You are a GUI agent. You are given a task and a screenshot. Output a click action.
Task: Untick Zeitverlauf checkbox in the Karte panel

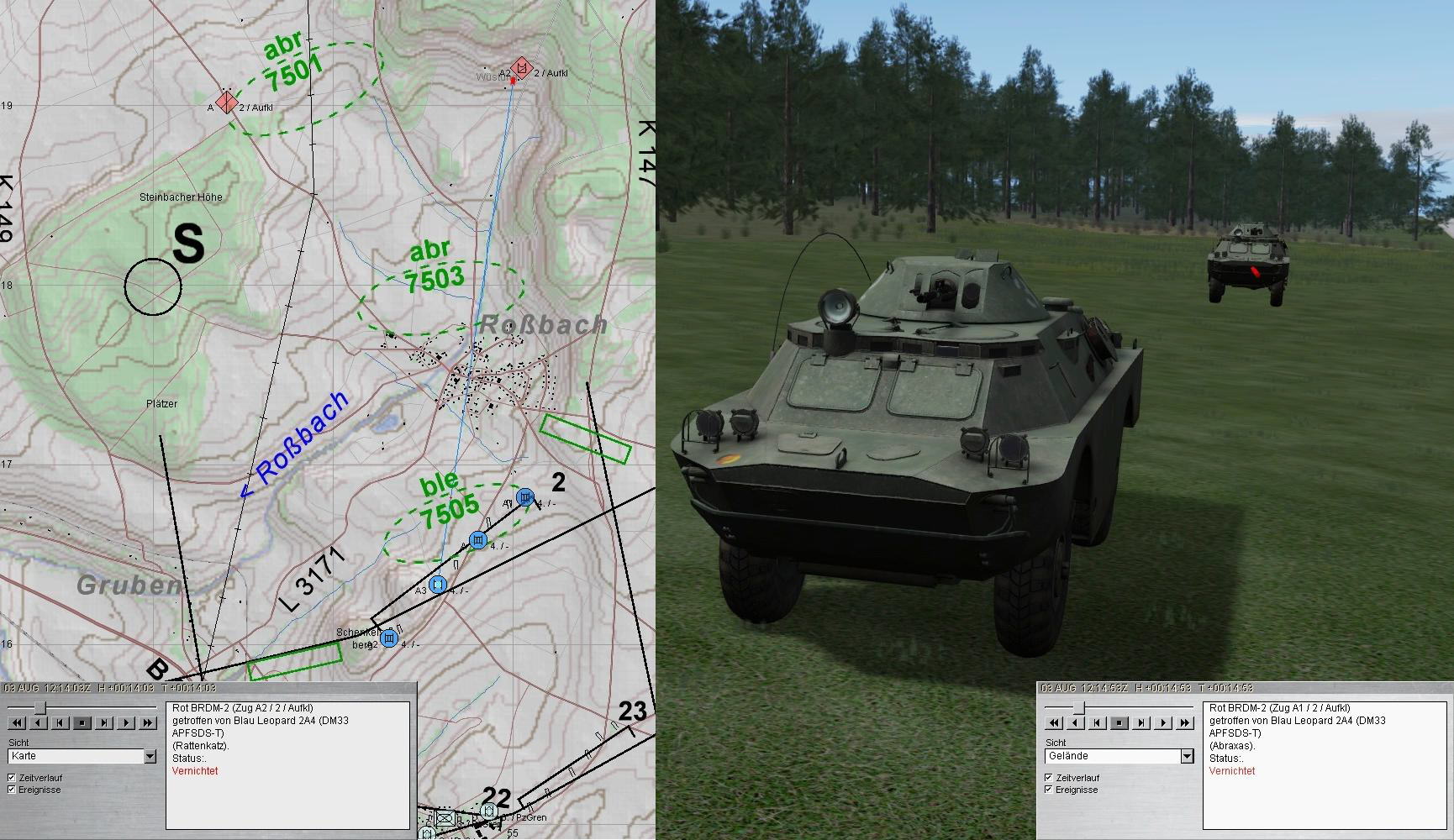coord(12,778)
